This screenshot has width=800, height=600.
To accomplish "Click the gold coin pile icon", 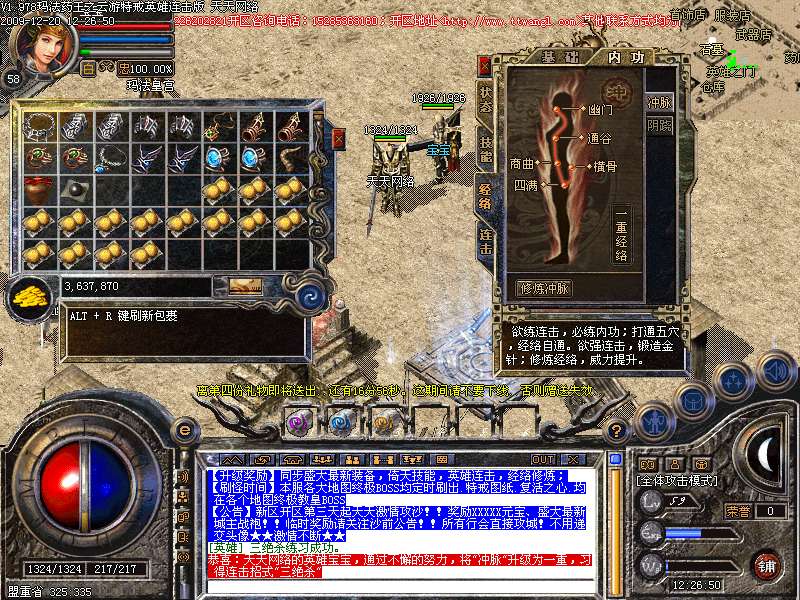I will tap(31, 296).
